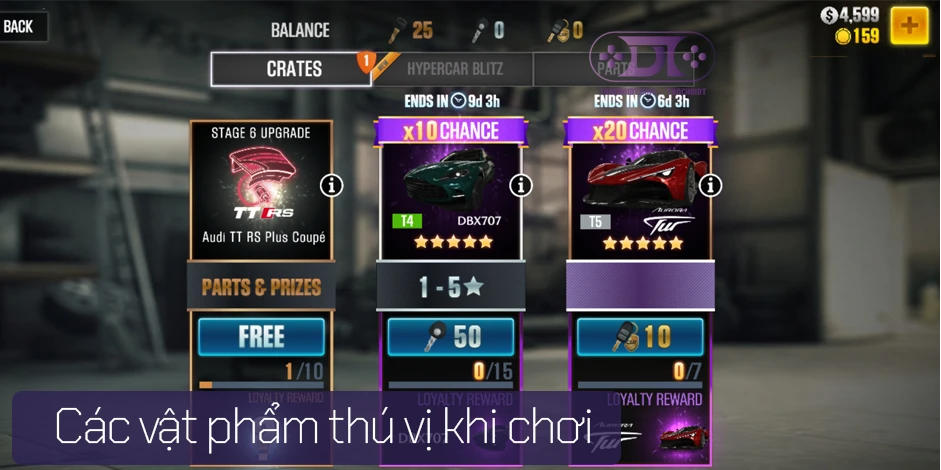Show info for Aurora Tur crate
This screenshot has height=470, width=941.
(x=710, y=185)
